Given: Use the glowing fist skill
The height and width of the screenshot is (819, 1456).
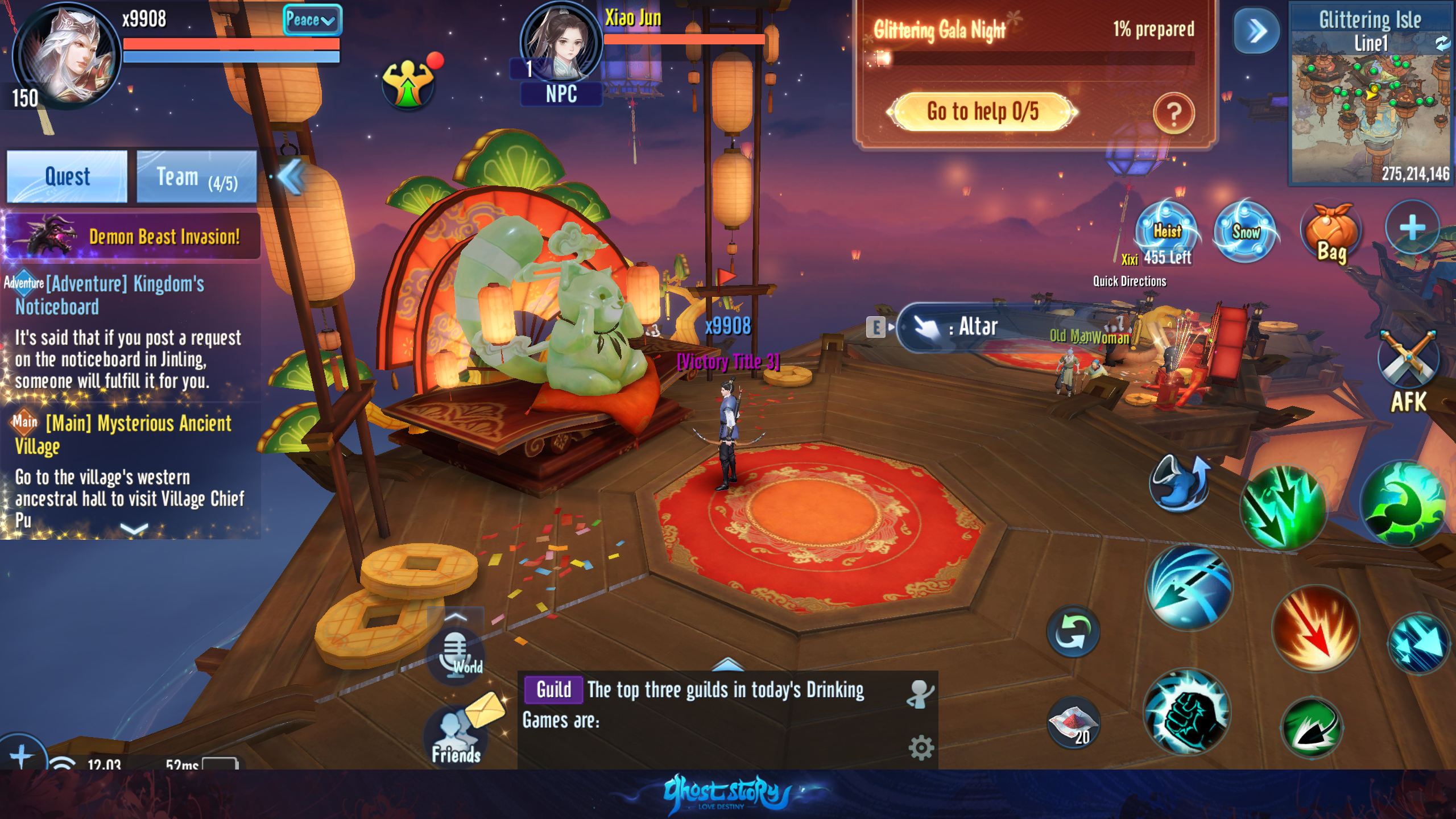Looking at the screenshot, I should point(1187,712).
